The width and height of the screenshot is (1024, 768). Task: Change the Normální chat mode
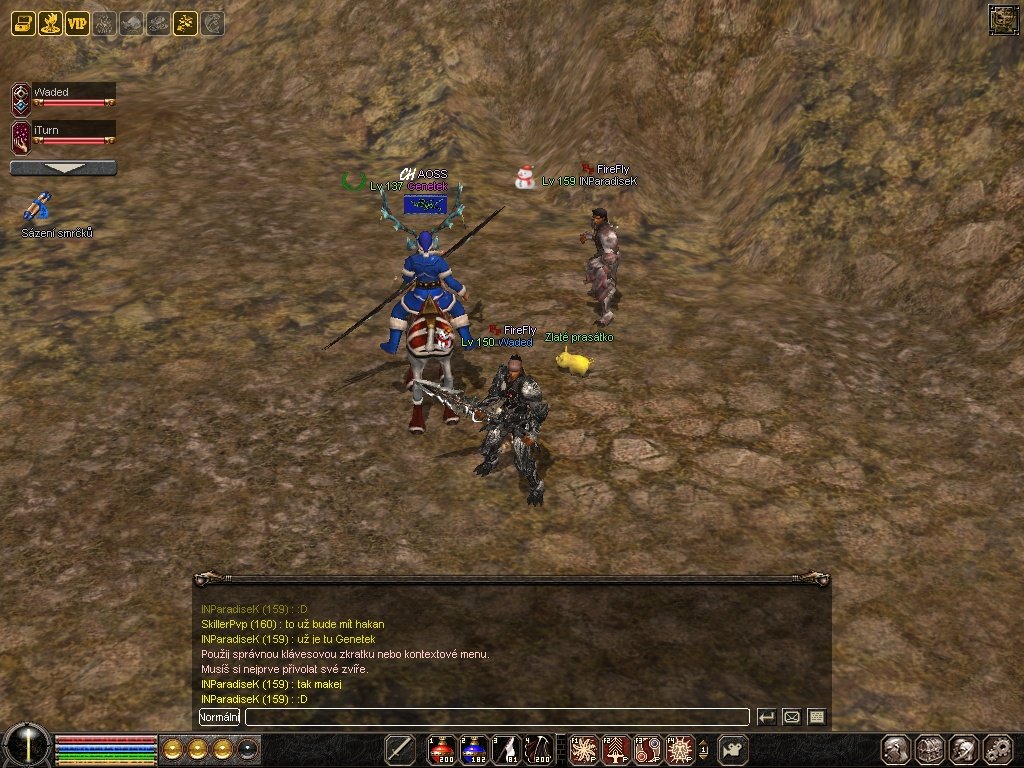(x=219, y=717)
